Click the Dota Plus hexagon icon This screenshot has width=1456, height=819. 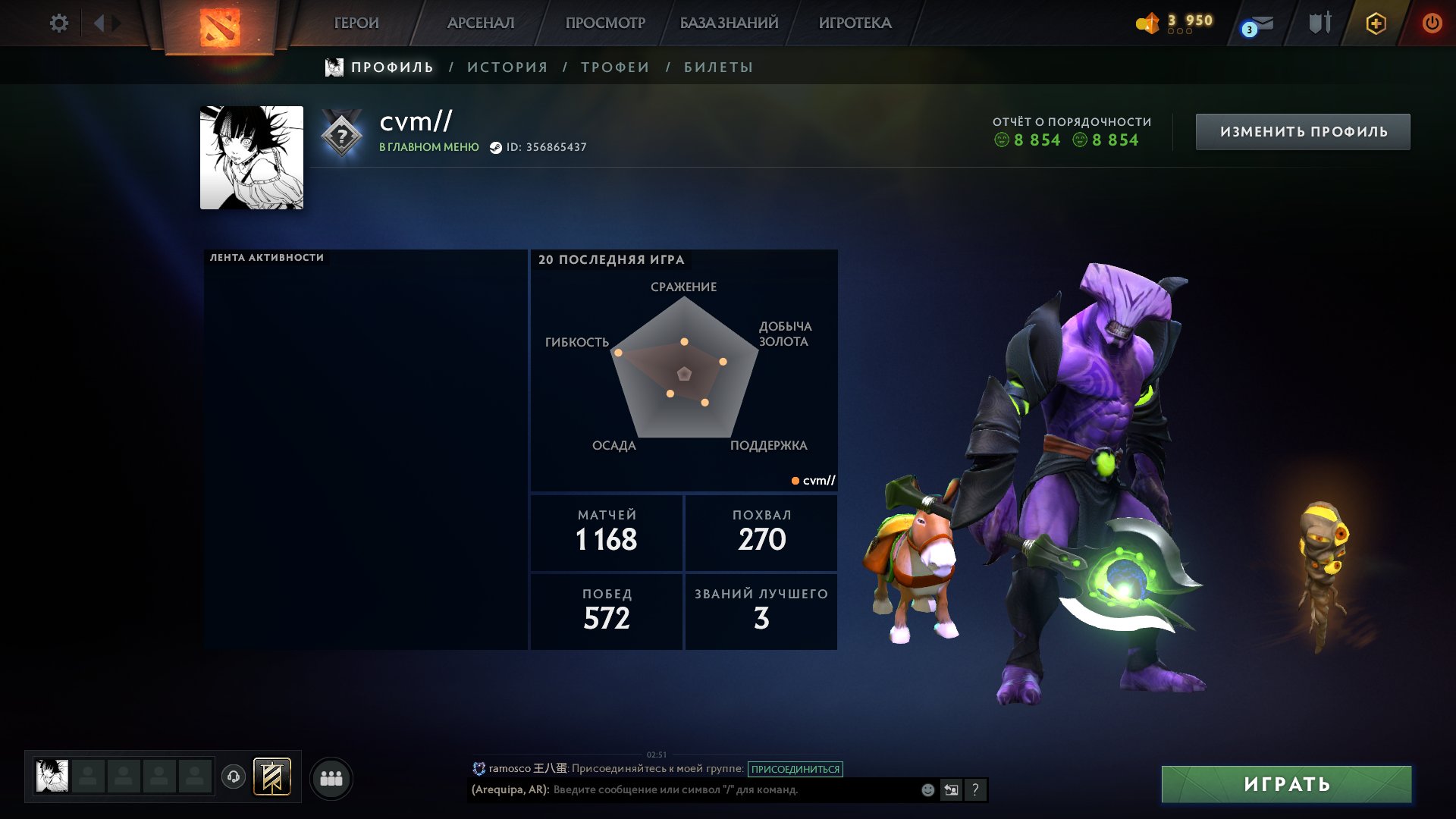click(1376, 23)
